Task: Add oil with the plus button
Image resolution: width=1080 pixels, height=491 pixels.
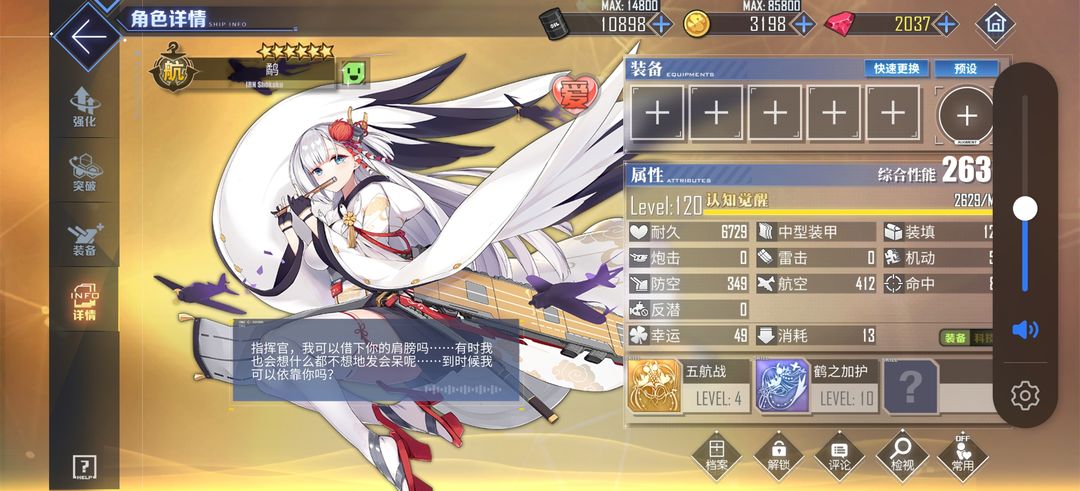Action: point(660,24)
